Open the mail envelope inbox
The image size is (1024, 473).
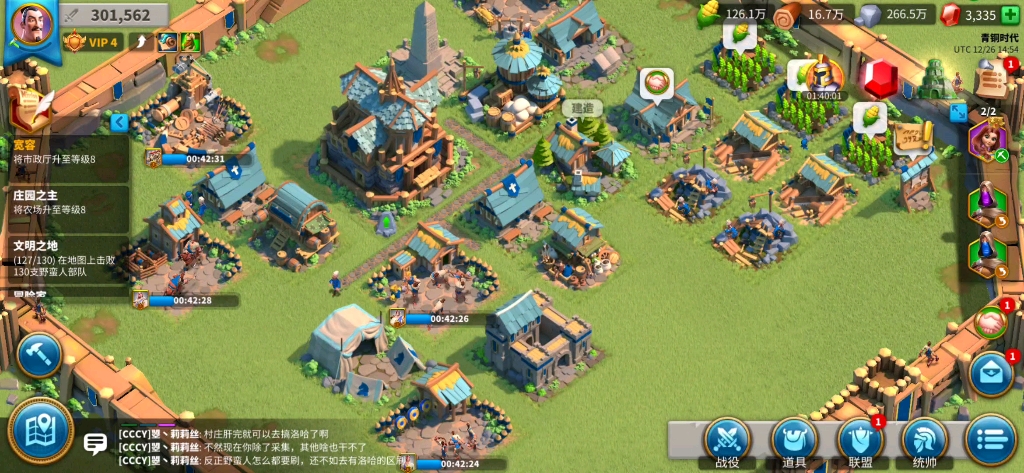pos(991,374)
